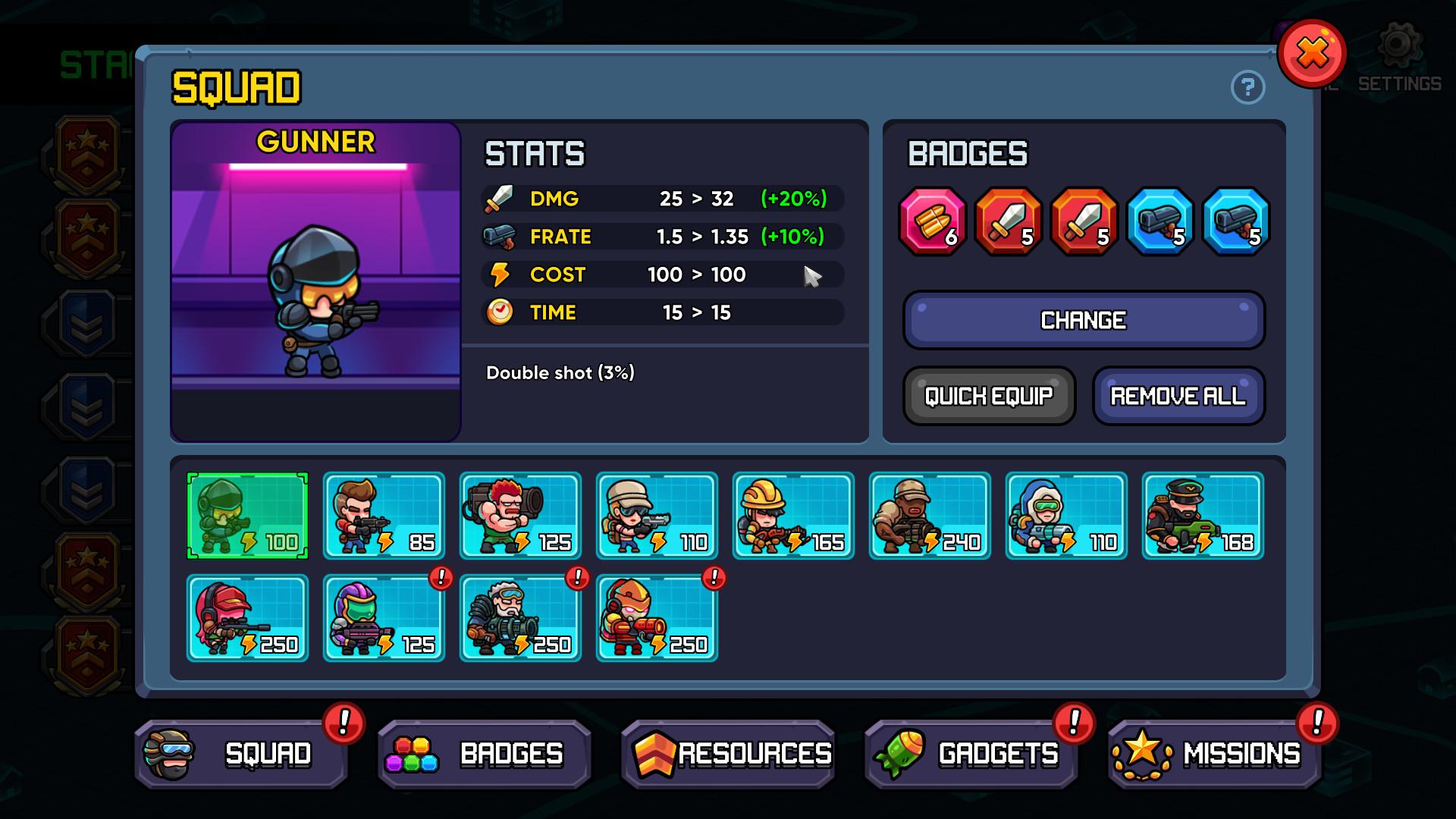The image size is (1456, 819).
Task: Open the help question mark icon
Action: (x=1247, y=88)
